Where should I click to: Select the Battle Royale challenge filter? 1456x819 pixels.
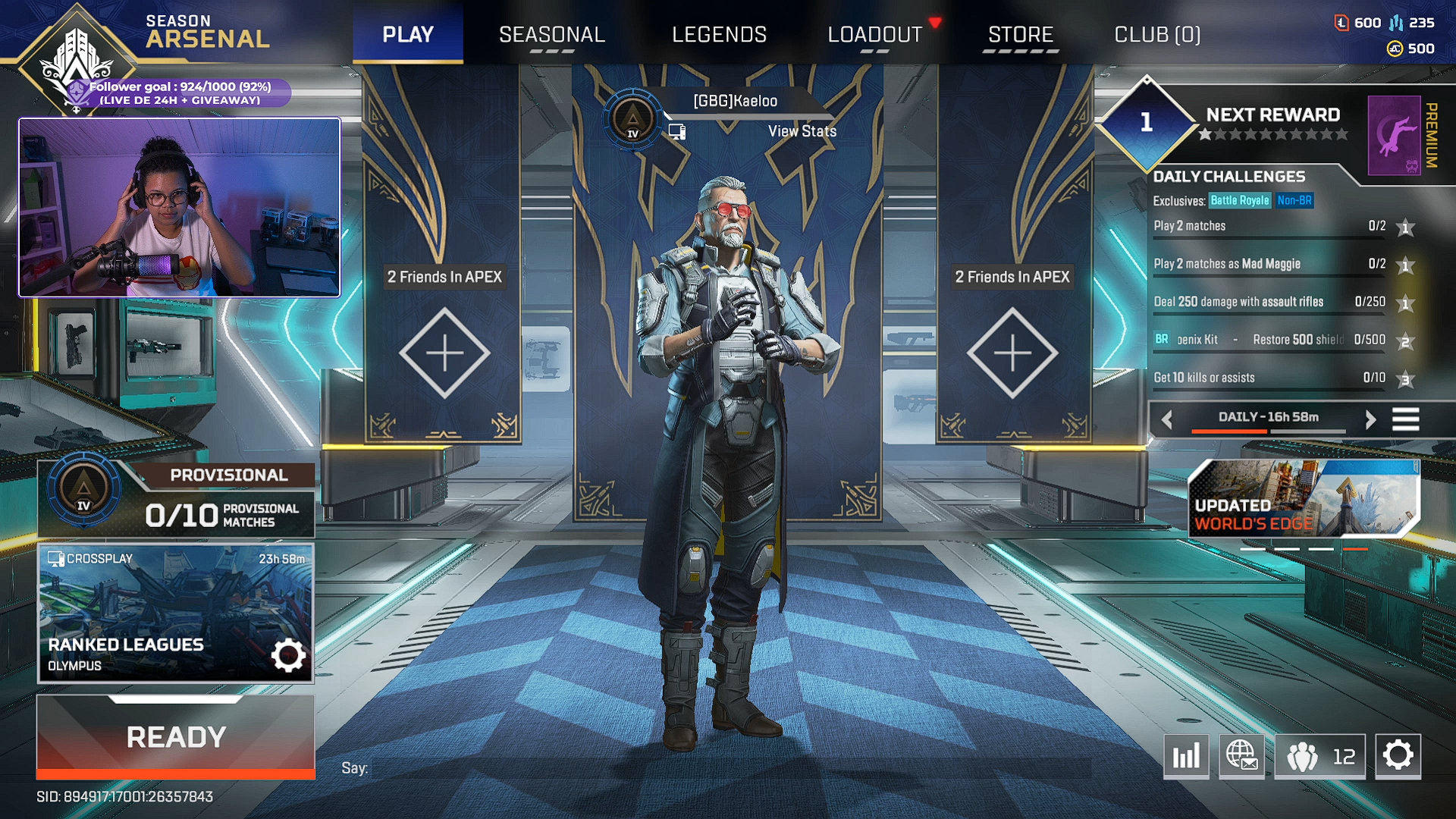tap(1239, 201)
